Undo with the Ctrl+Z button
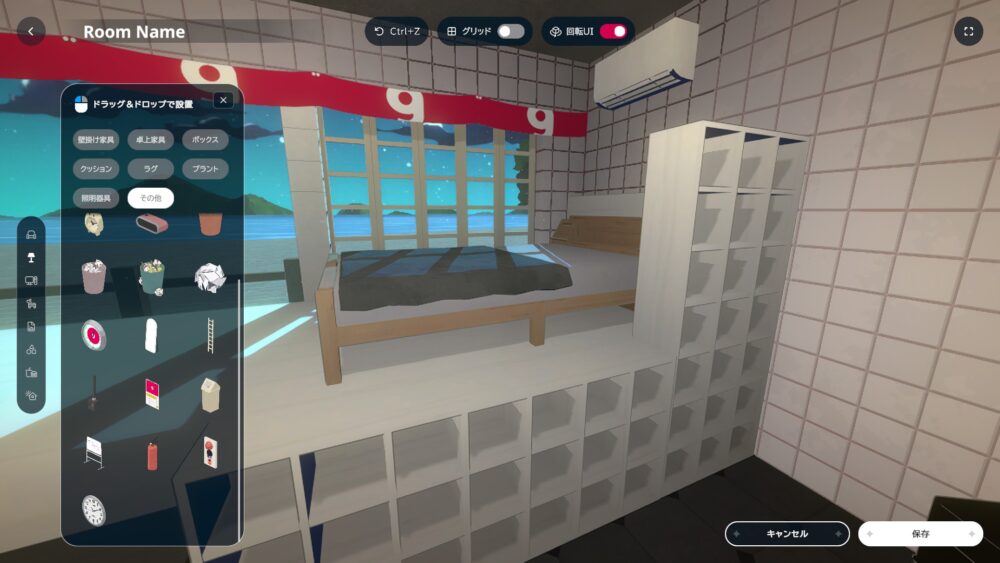Screen dimensions: 1000x563 pos(396,31)
